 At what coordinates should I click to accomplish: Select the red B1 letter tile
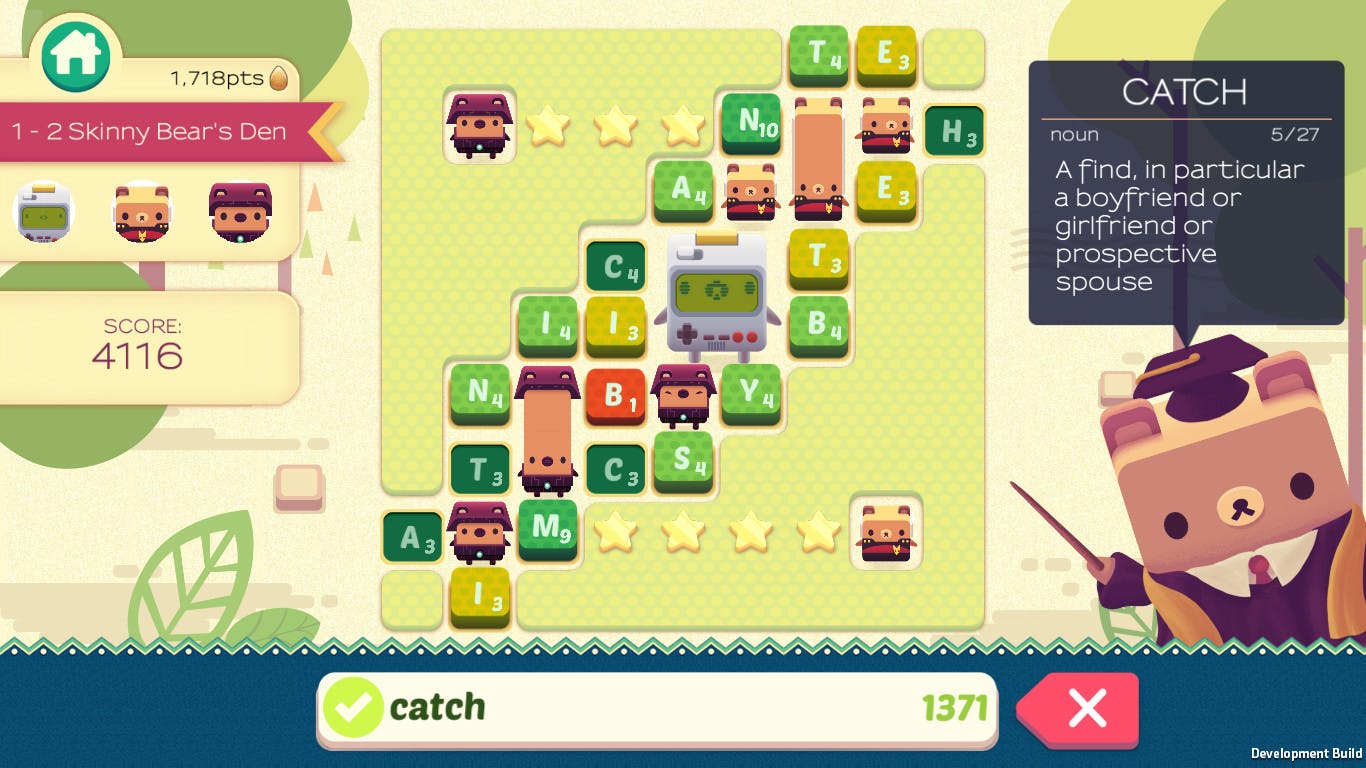615,396
